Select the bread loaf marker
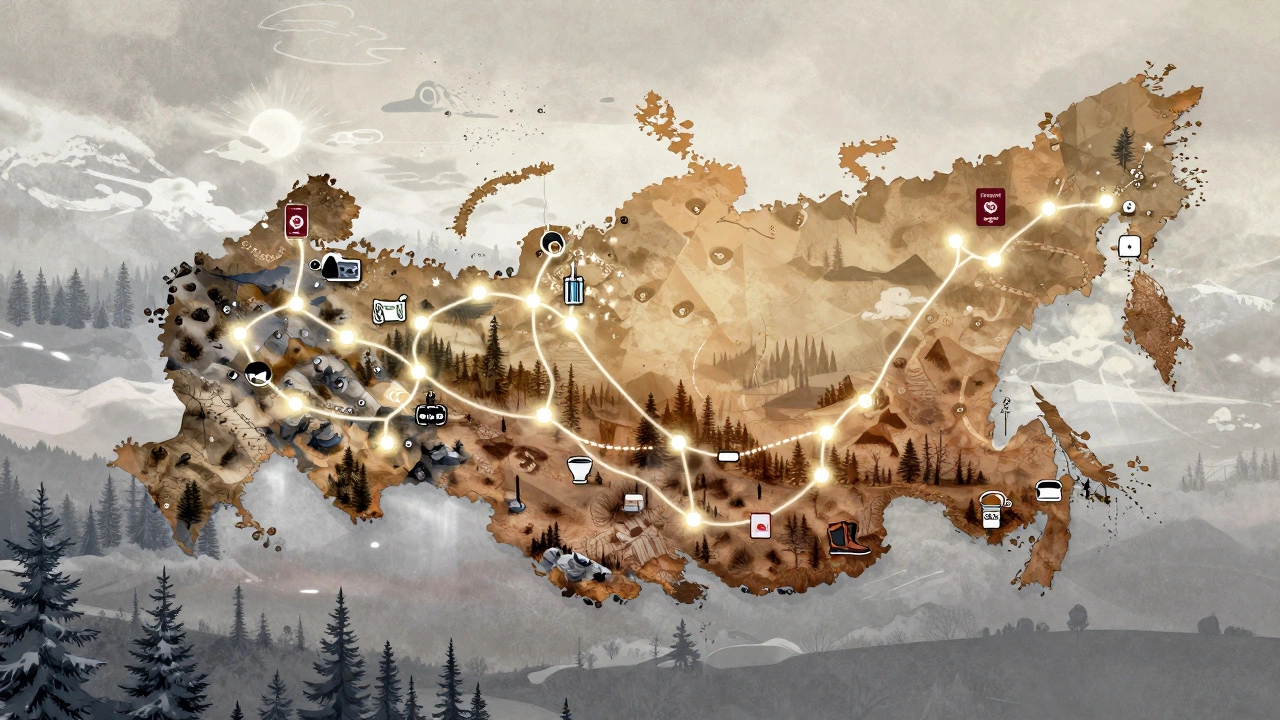The width and height of the screenshot is (1280, 720). [x=1049, y=490]
